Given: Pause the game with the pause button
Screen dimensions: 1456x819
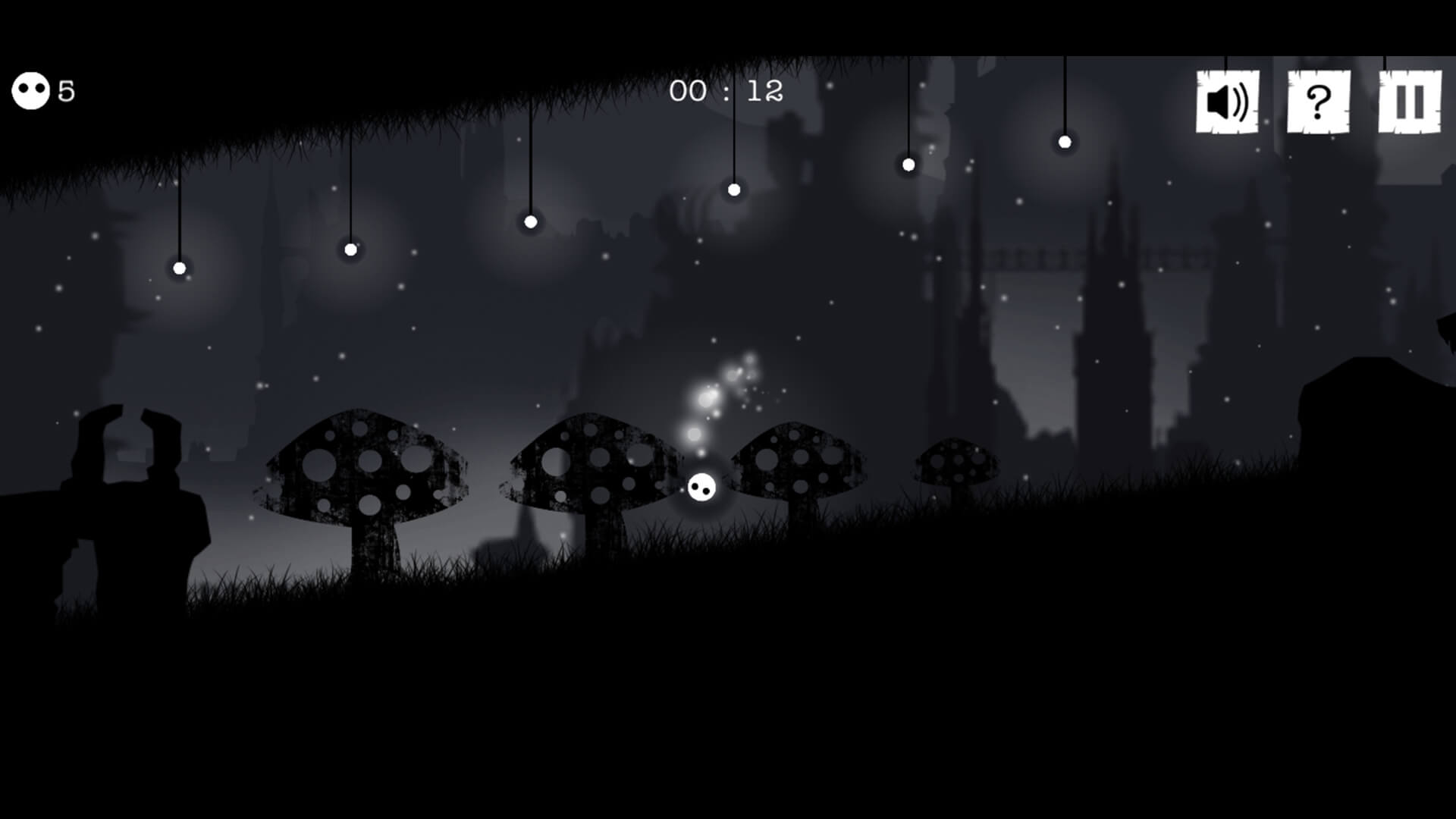Looking at the screenshot, I should pos(1409,102).
